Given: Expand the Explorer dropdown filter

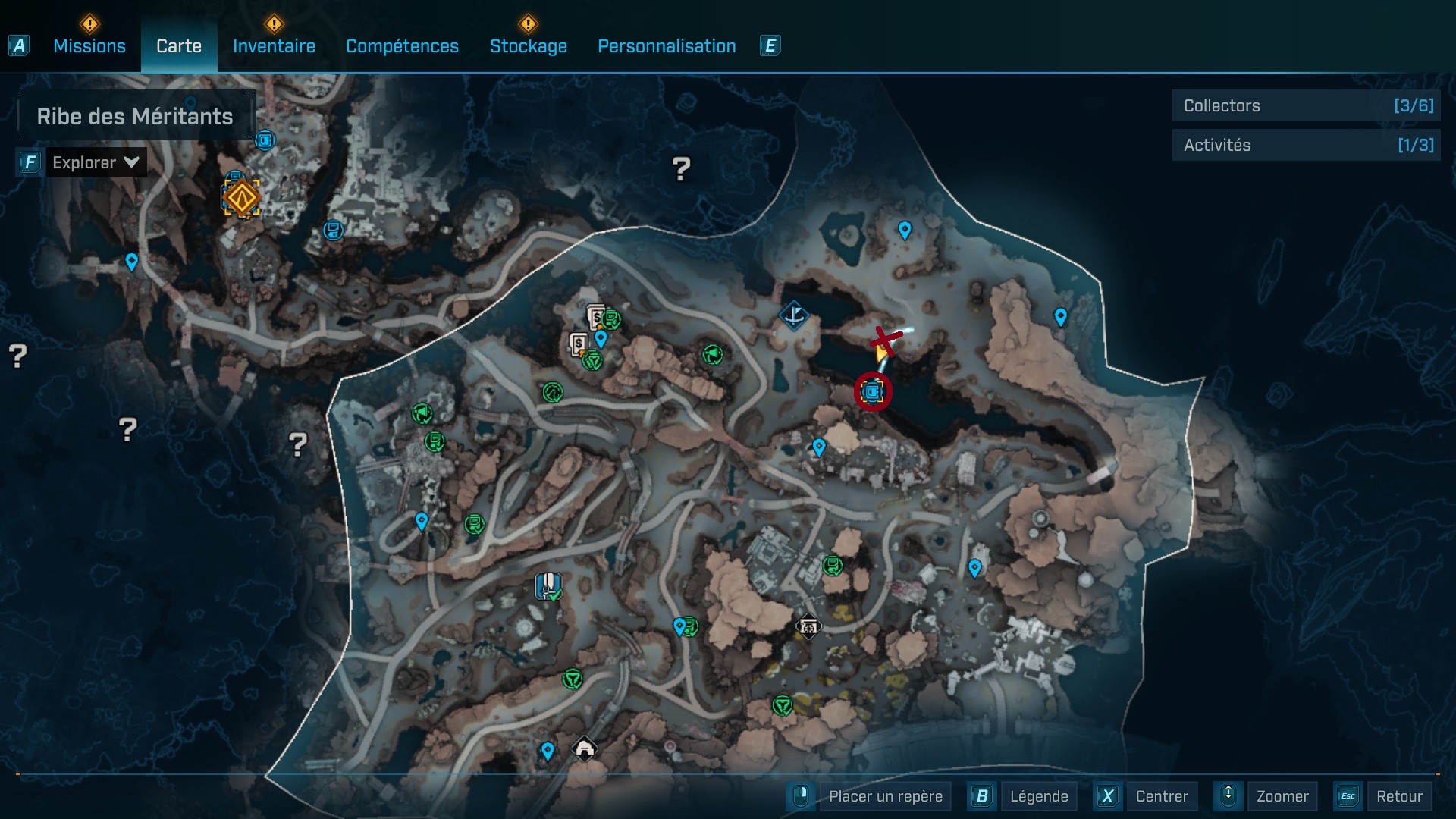Looking at the screenshot, I should point(96,162).
